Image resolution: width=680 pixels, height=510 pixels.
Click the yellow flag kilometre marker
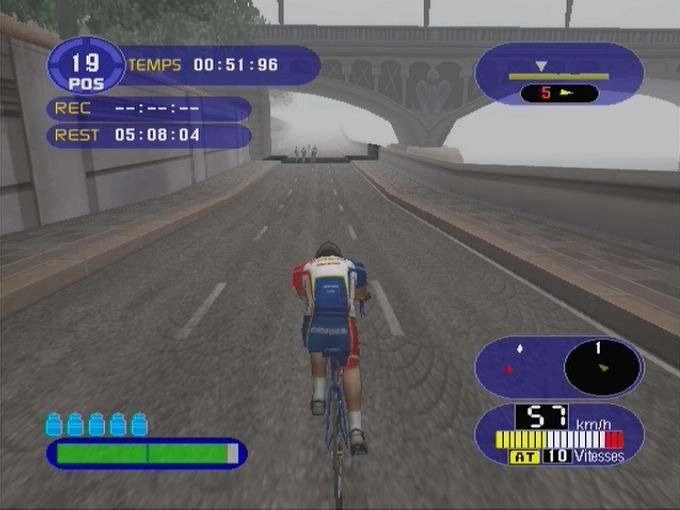[559, 94]
